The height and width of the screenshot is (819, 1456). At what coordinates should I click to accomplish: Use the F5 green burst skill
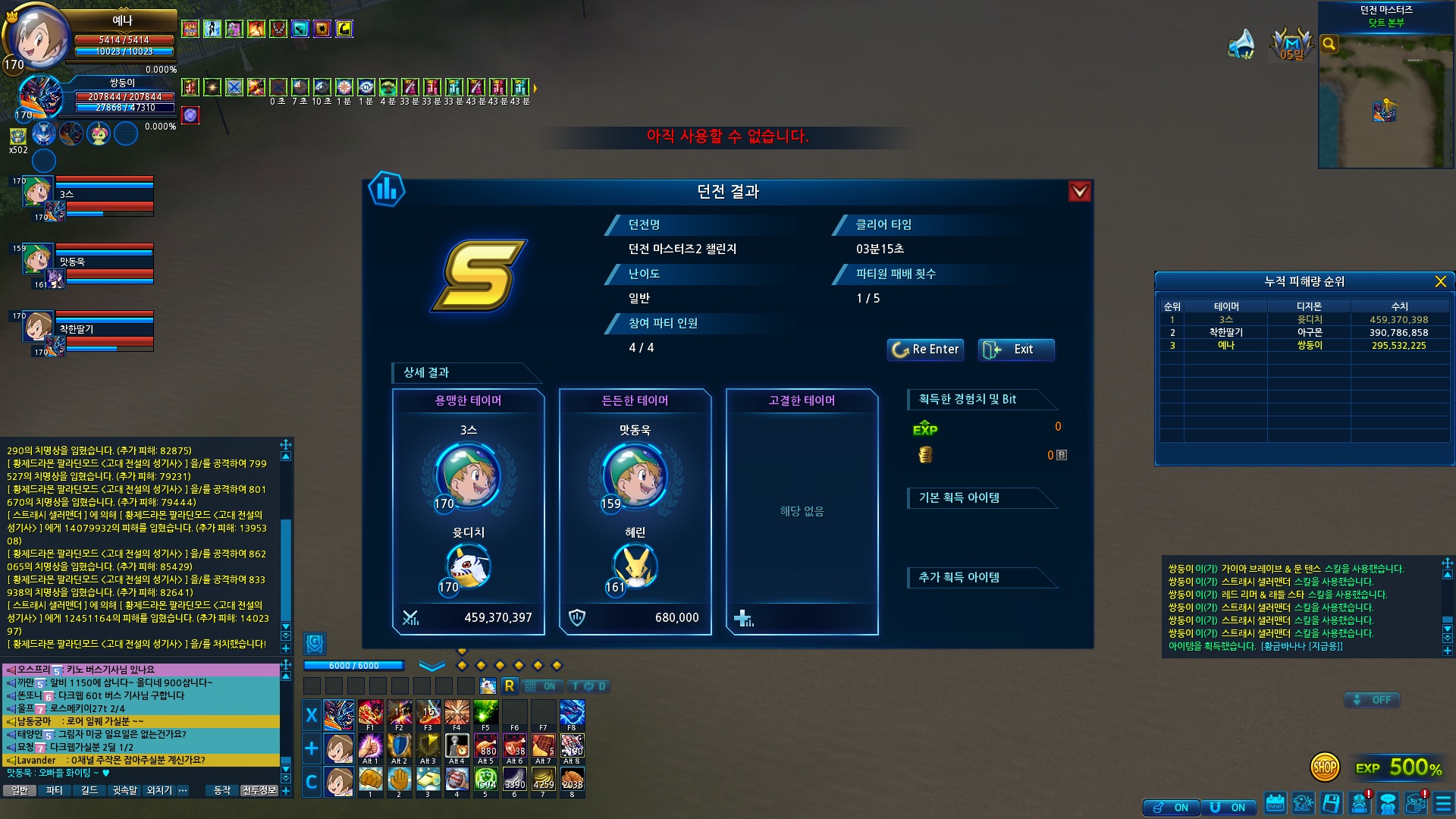tap(485, 714)
